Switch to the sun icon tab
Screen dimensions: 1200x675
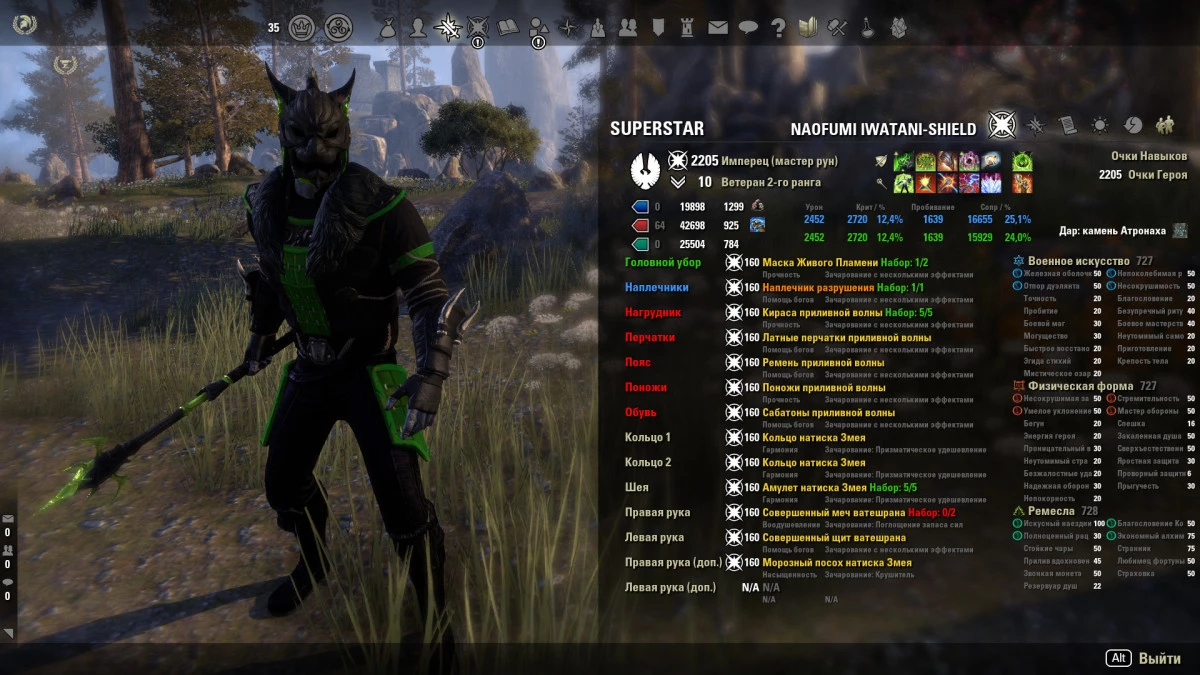click(1100, 125)
